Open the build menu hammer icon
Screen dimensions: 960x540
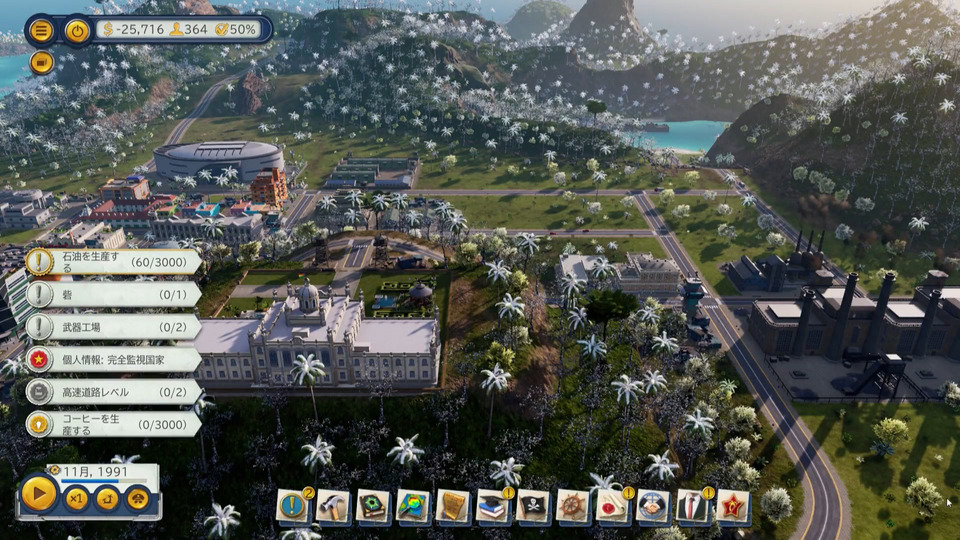click(x=333, y=505)
